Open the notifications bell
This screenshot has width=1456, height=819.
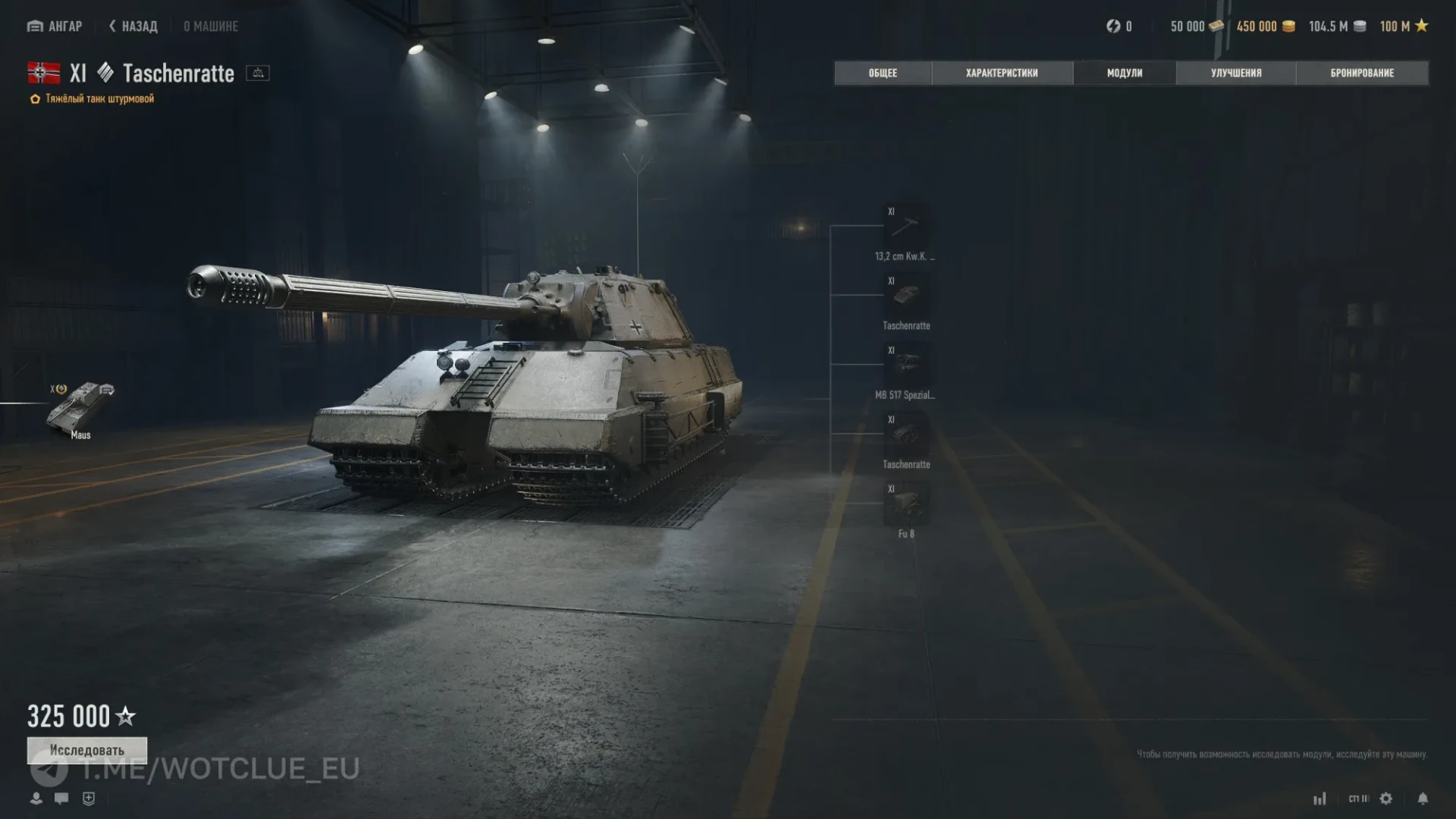pyautogui.click(x=1423, y=799)
